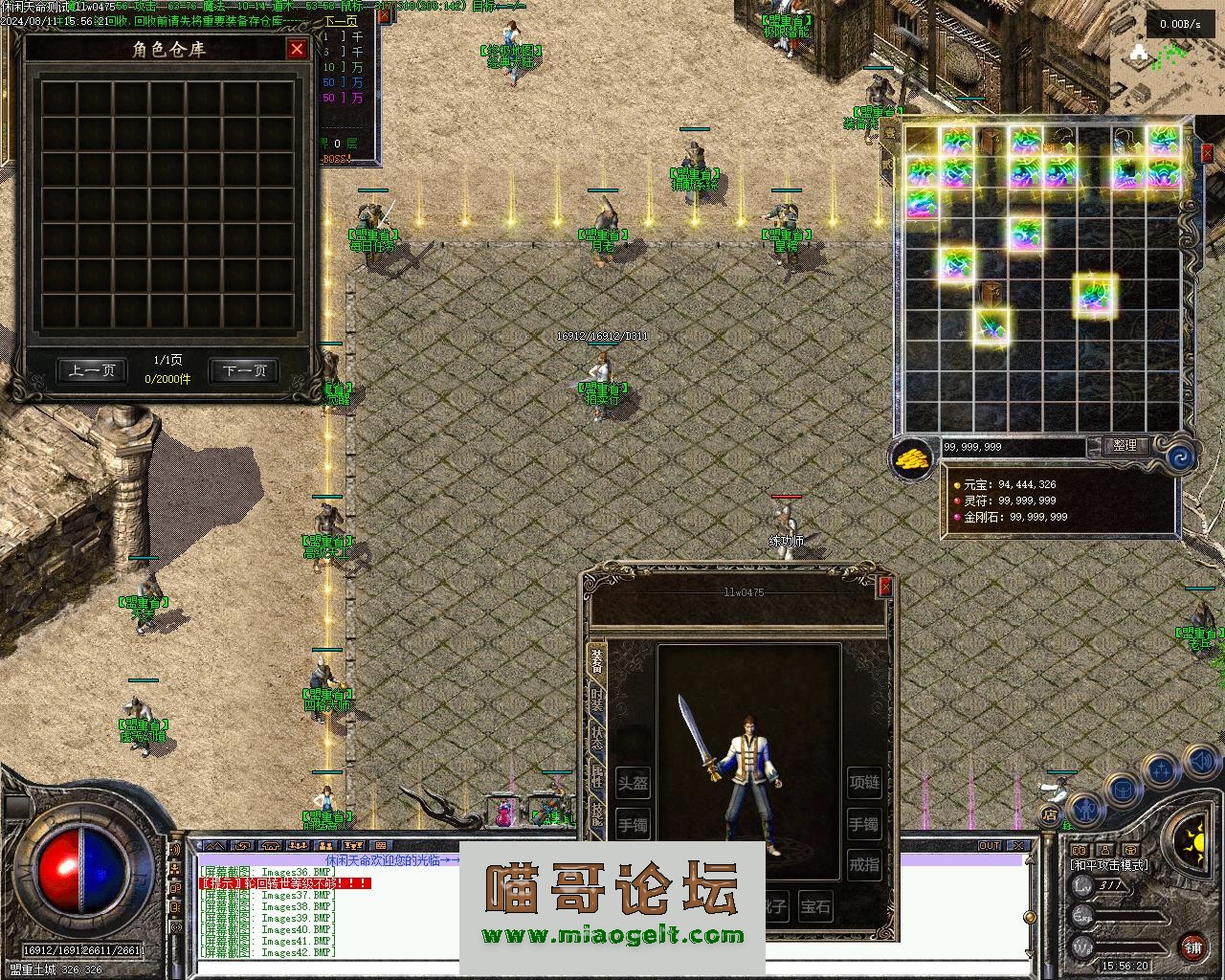Go to previous warehouse page (上一页)
Viewport: 1225px width, 980px height.
point(92,370)
